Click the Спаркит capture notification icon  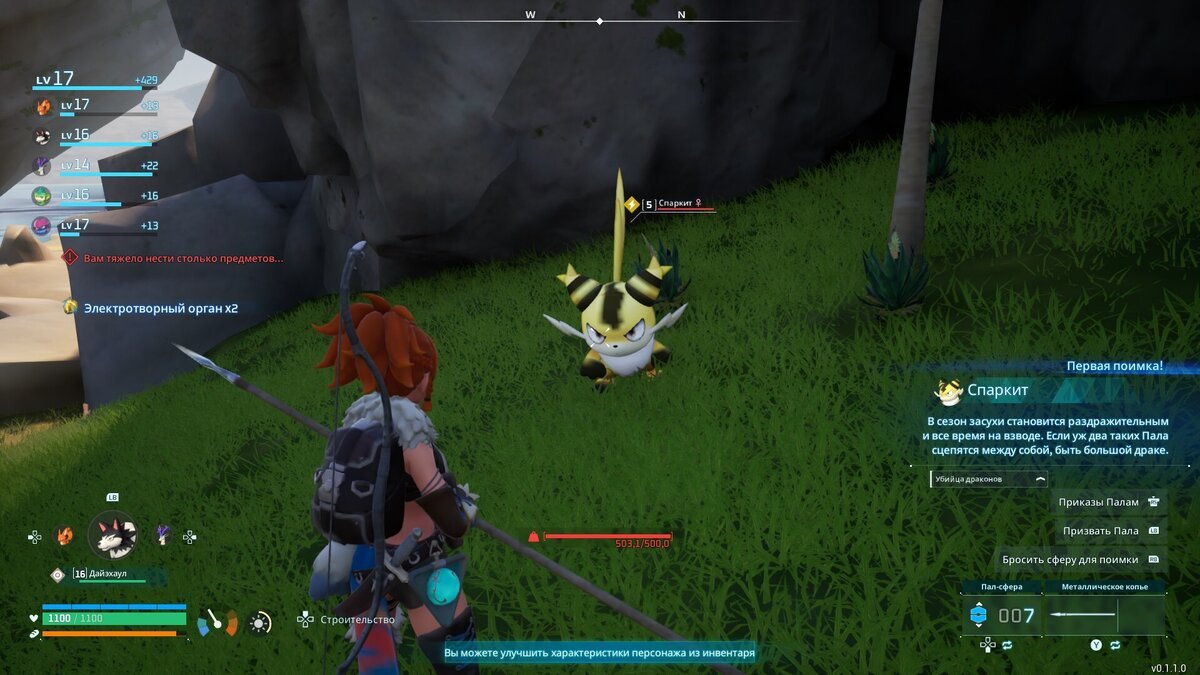(948, 390)
